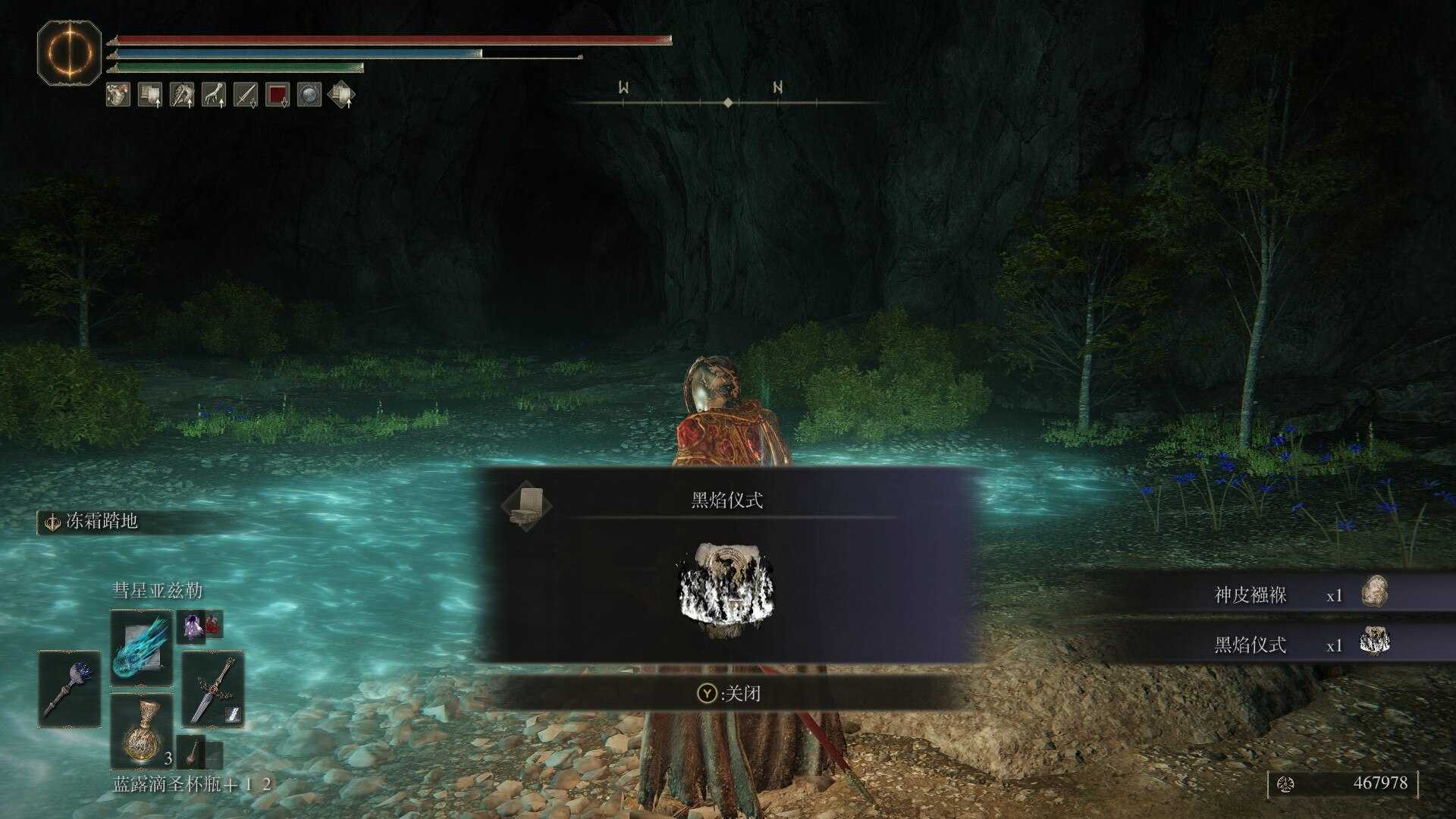Screen dimensions: 1456x819
Task: Click the round grey orb status icon
Action: [x=309, y=95]
